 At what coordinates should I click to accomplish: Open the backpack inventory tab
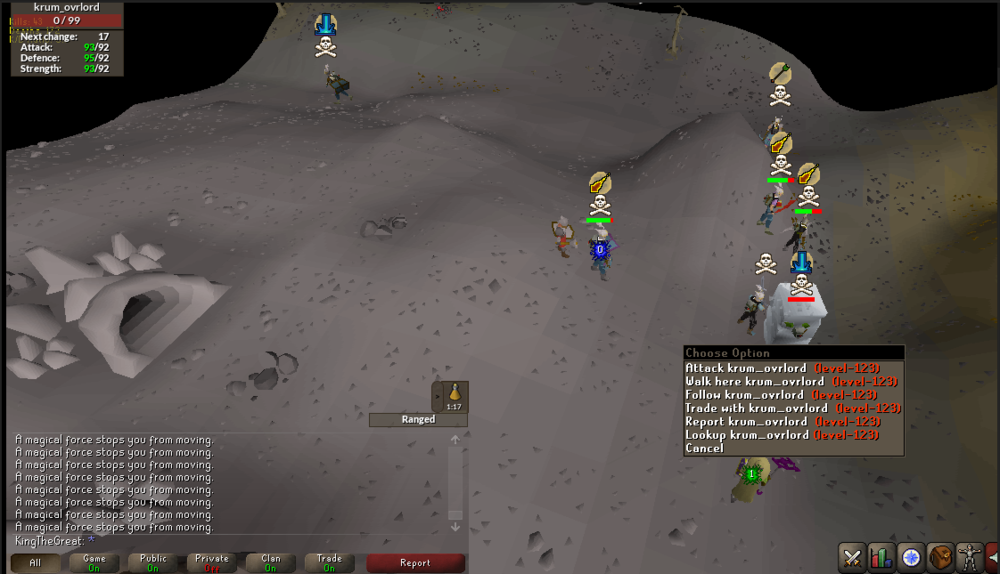point(940,557)
